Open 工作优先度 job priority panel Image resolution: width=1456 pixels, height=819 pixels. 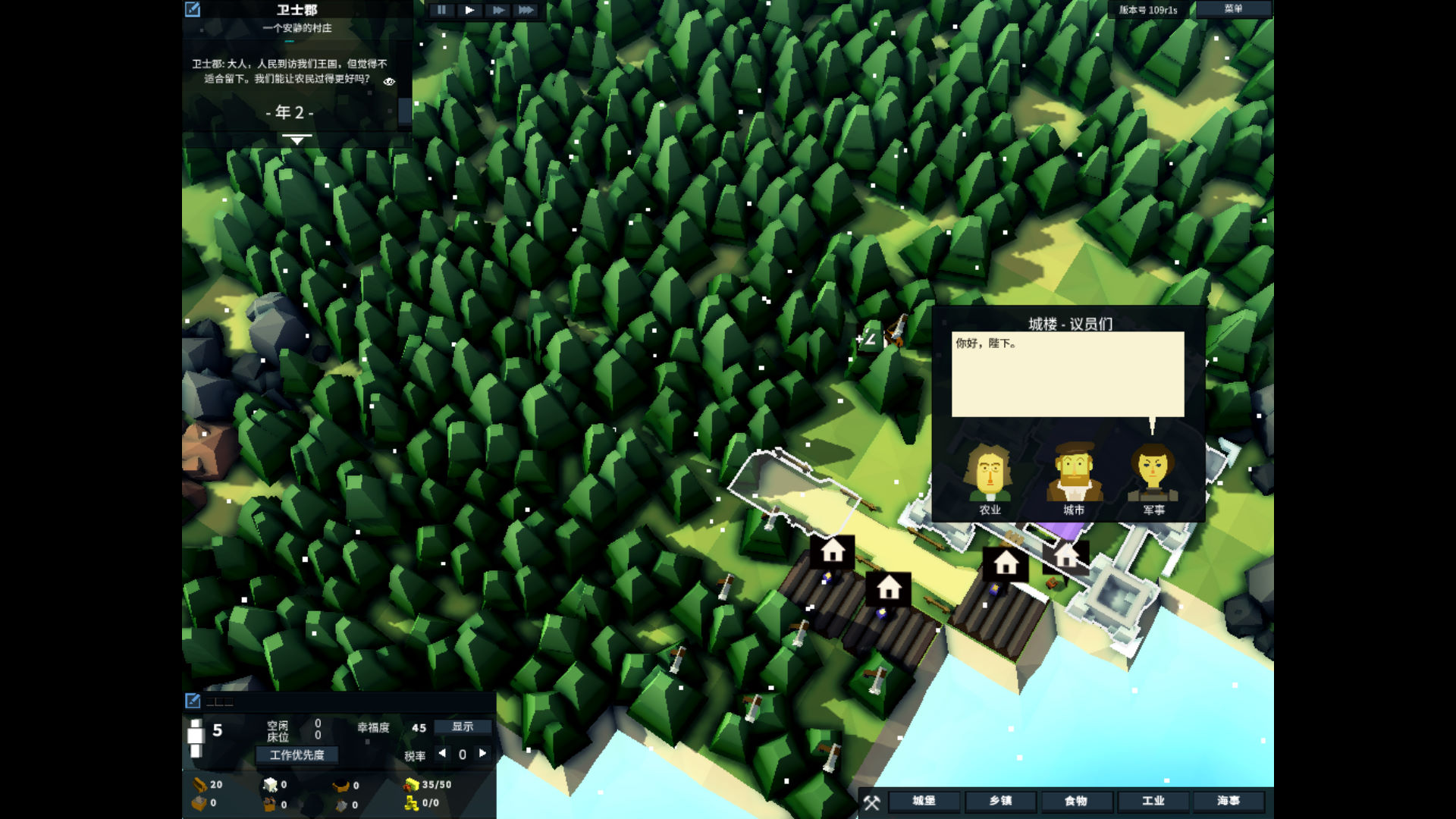click(297, 755)
